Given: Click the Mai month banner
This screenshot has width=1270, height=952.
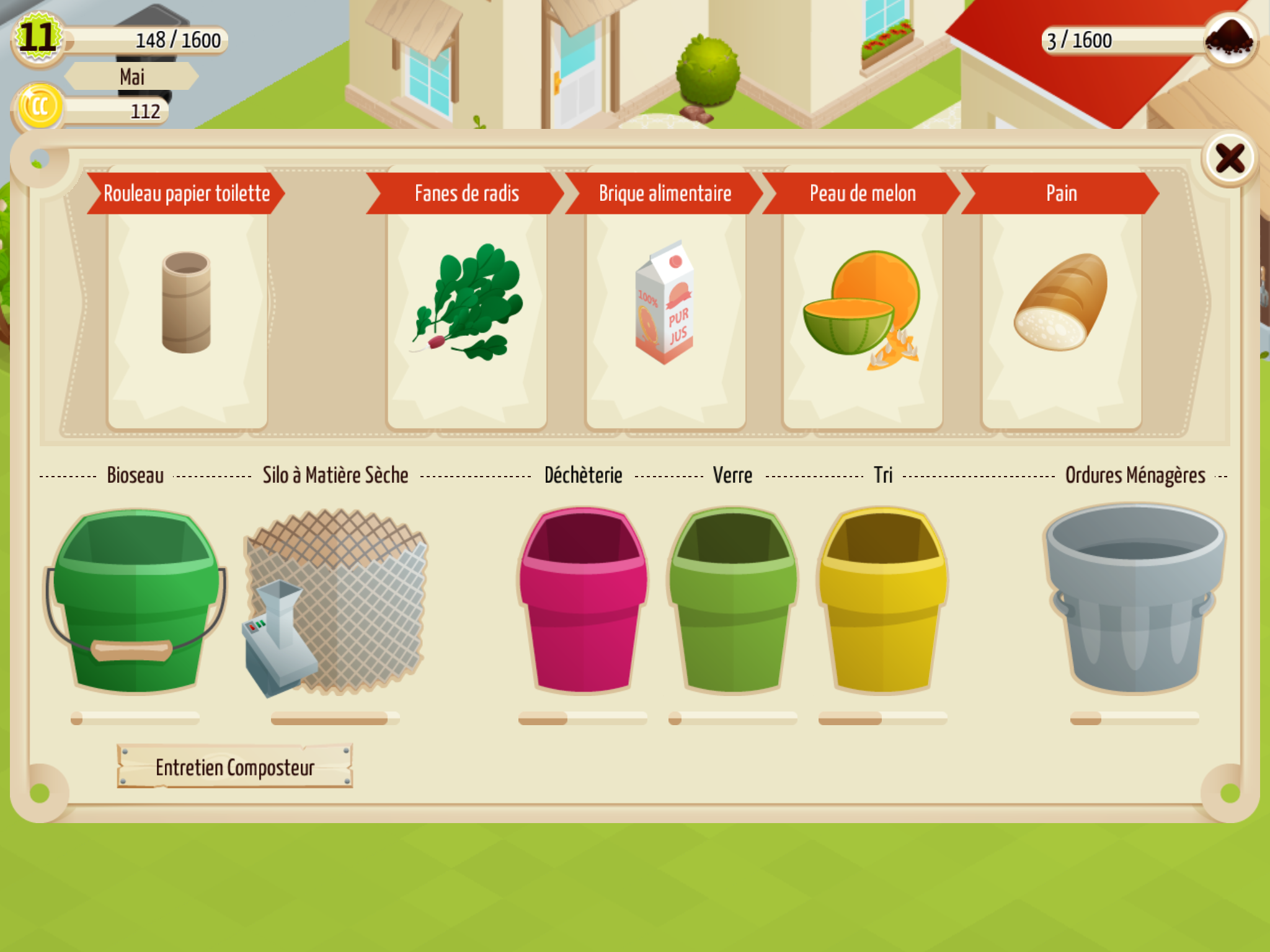Looking at the screenshot, I should [131, 77].
